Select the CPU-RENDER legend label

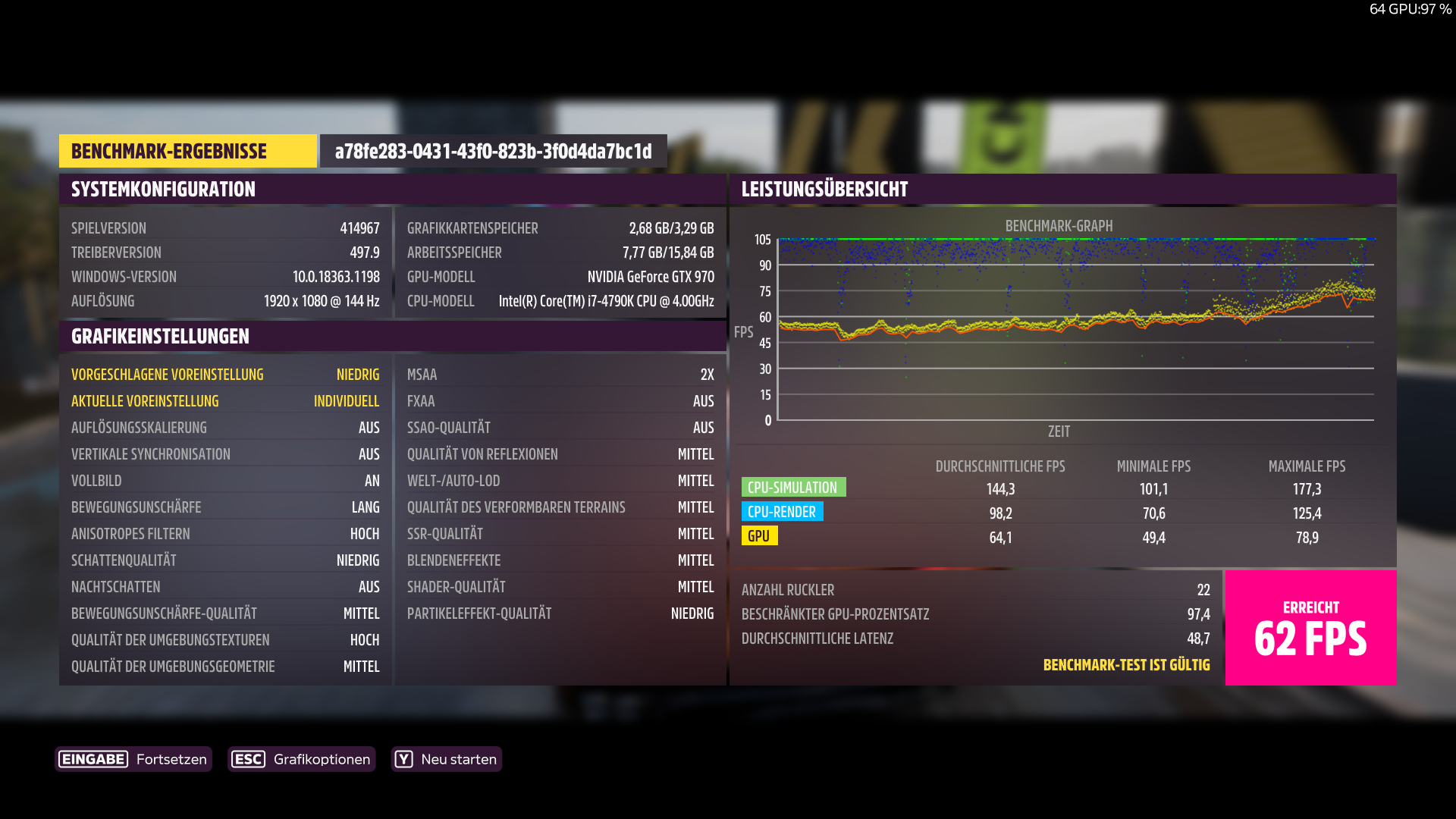click(x=783, y=512)
